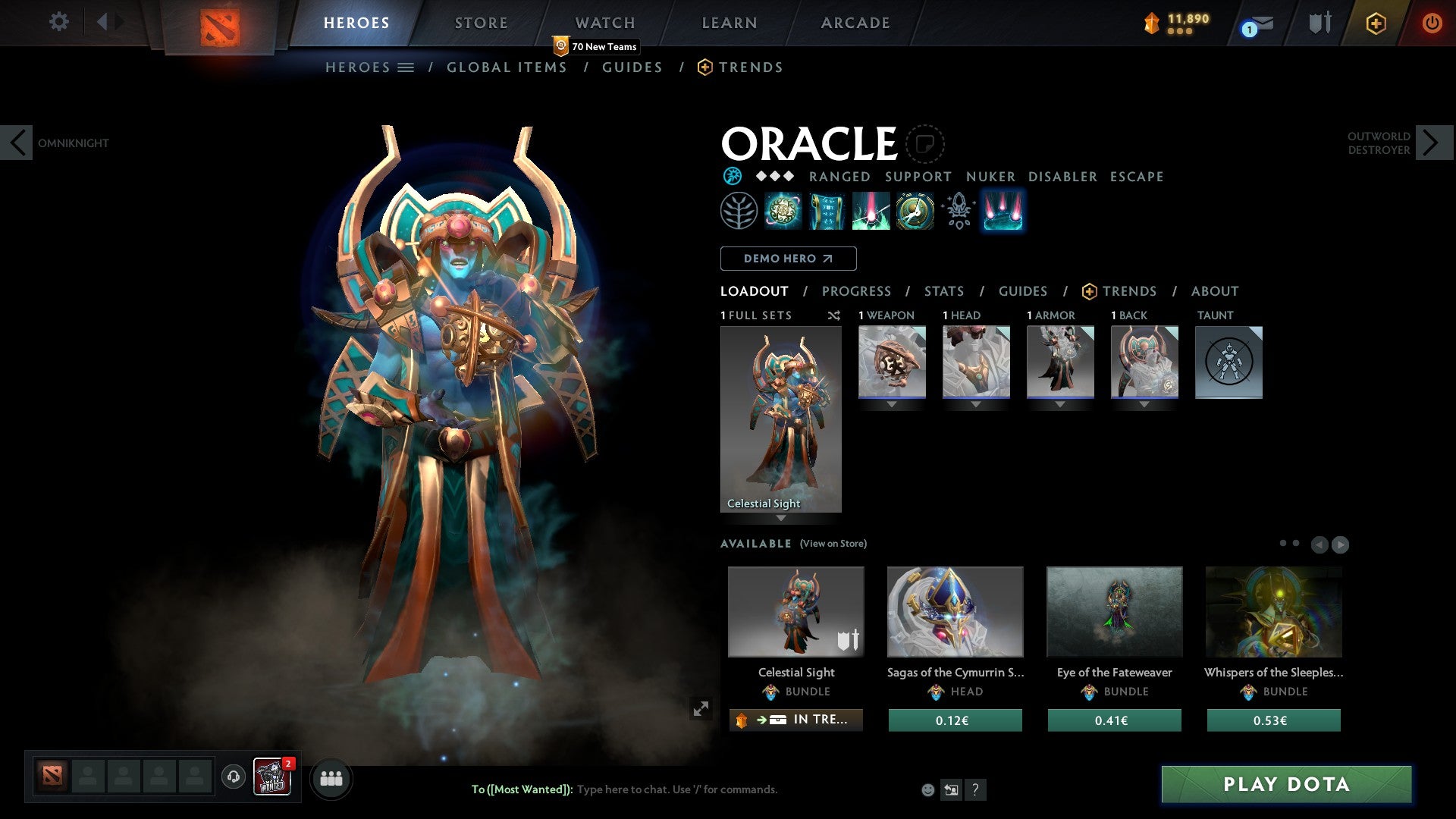This screenshot has height=819, width=1456.
Task: Click the Fate's Edict scroll ability icon
Action: (x=827, y=211)
